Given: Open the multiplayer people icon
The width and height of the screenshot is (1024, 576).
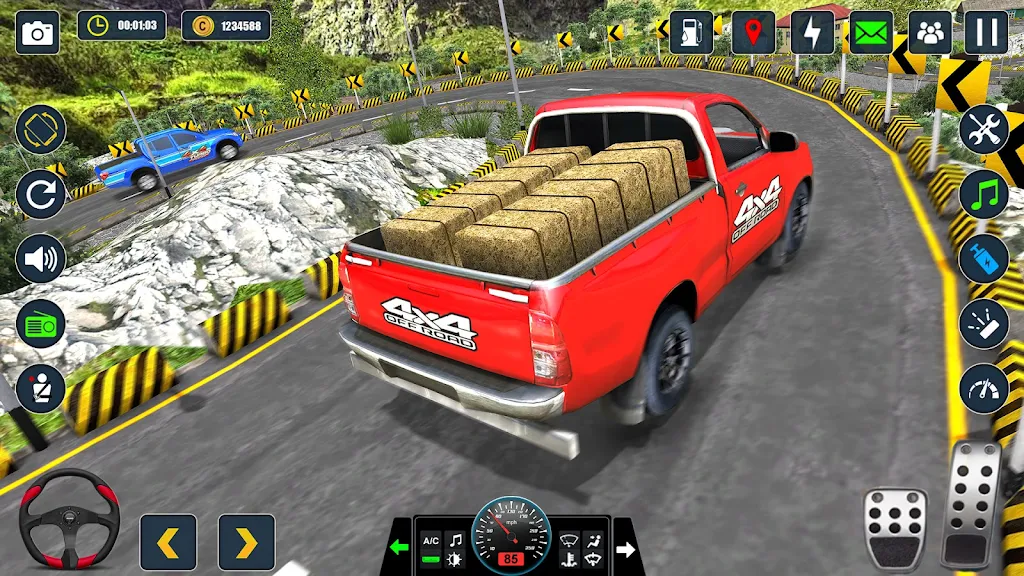Looking at the screenshot, I should [930, 33].
